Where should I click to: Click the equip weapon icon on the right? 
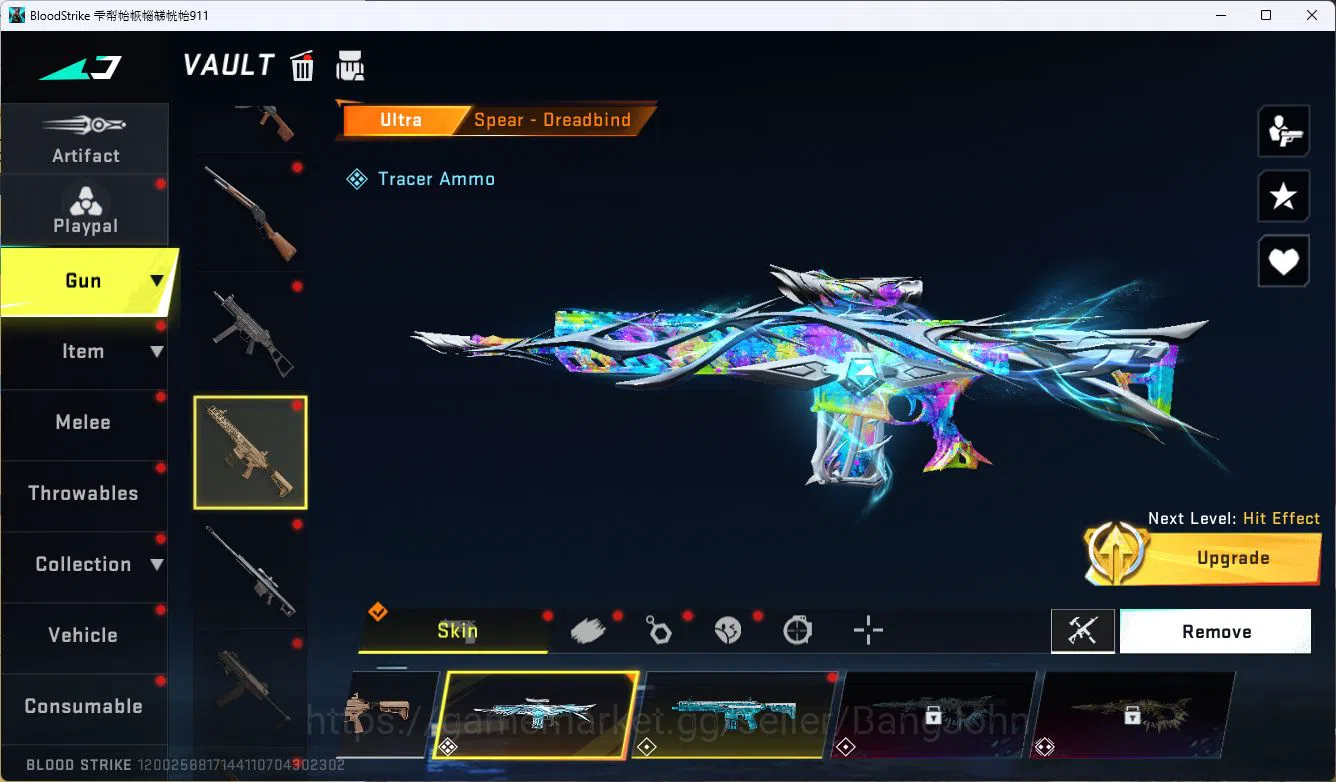[x=1284, y=131]
